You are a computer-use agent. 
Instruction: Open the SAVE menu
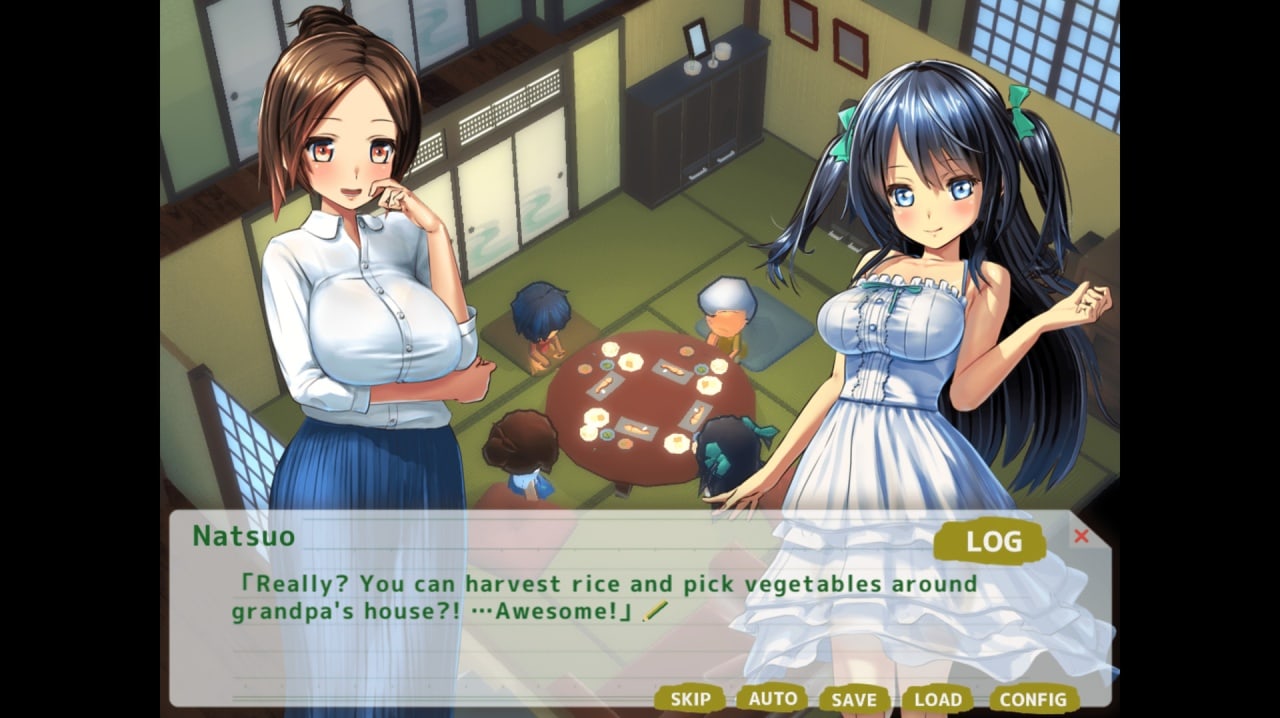tap(854, 700)
